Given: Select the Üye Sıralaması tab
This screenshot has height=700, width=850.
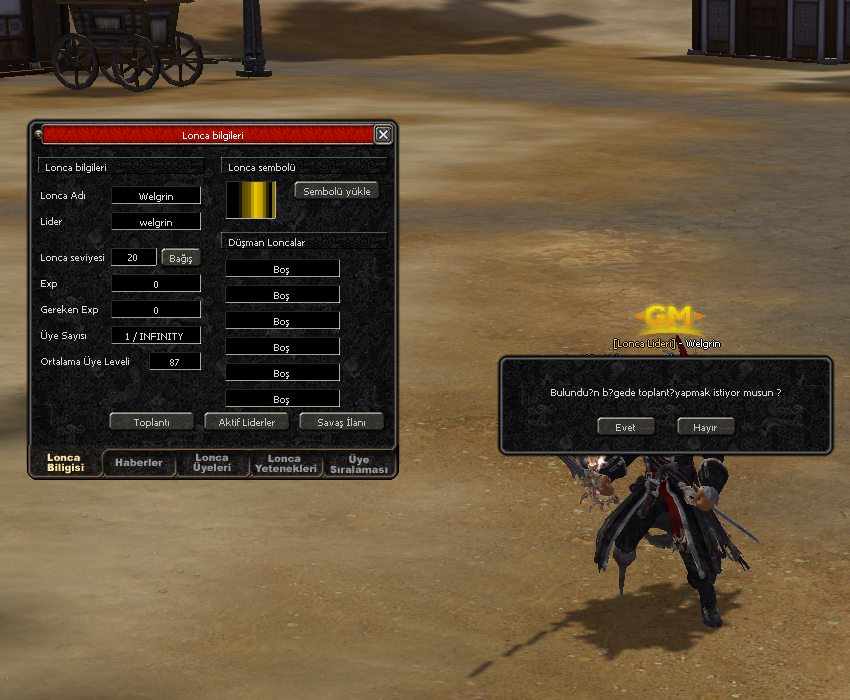Looking at the screenshot, I should pos(359,464).
